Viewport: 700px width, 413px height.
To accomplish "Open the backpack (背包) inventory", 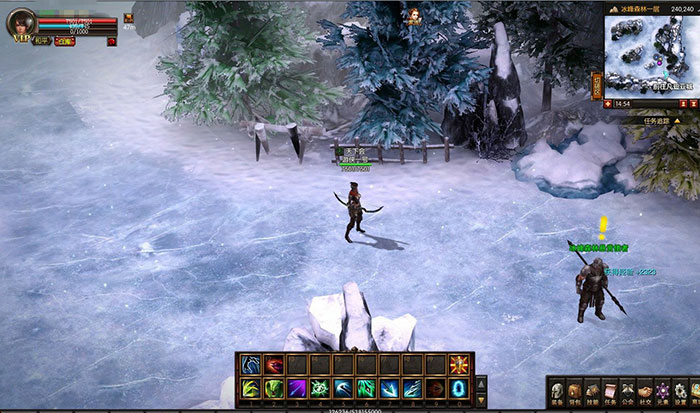I will (x=575, y=390).
